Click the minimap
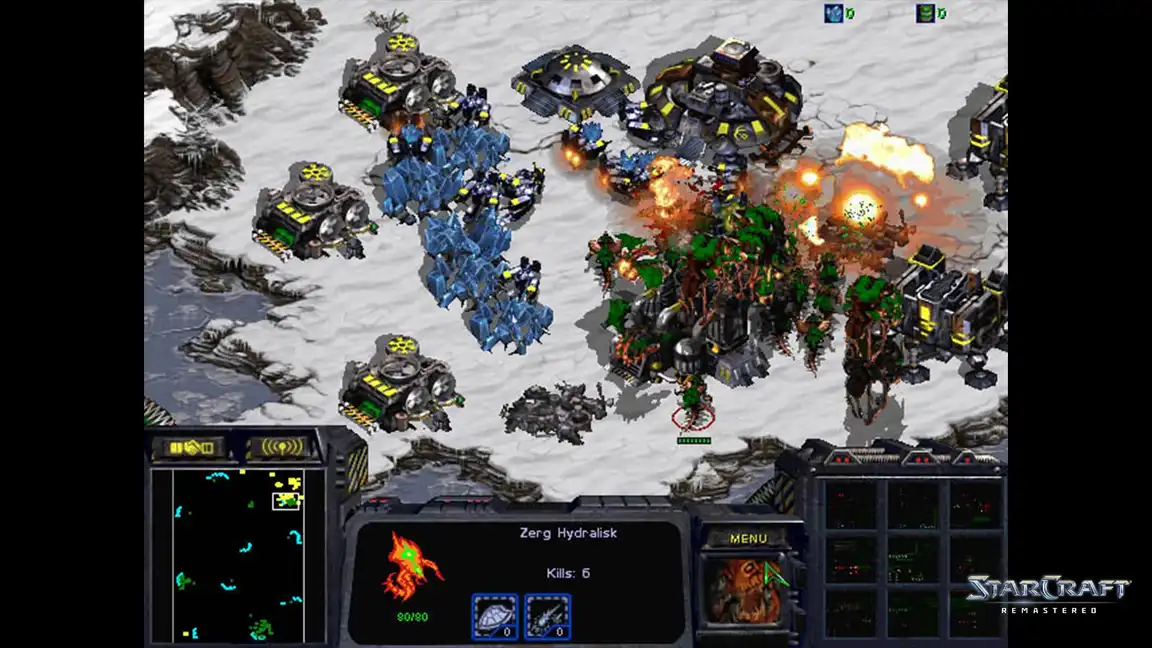Image resolution: width=1152 pixels, height=648 pixels. pyautogui.click(x=238, y=555)
